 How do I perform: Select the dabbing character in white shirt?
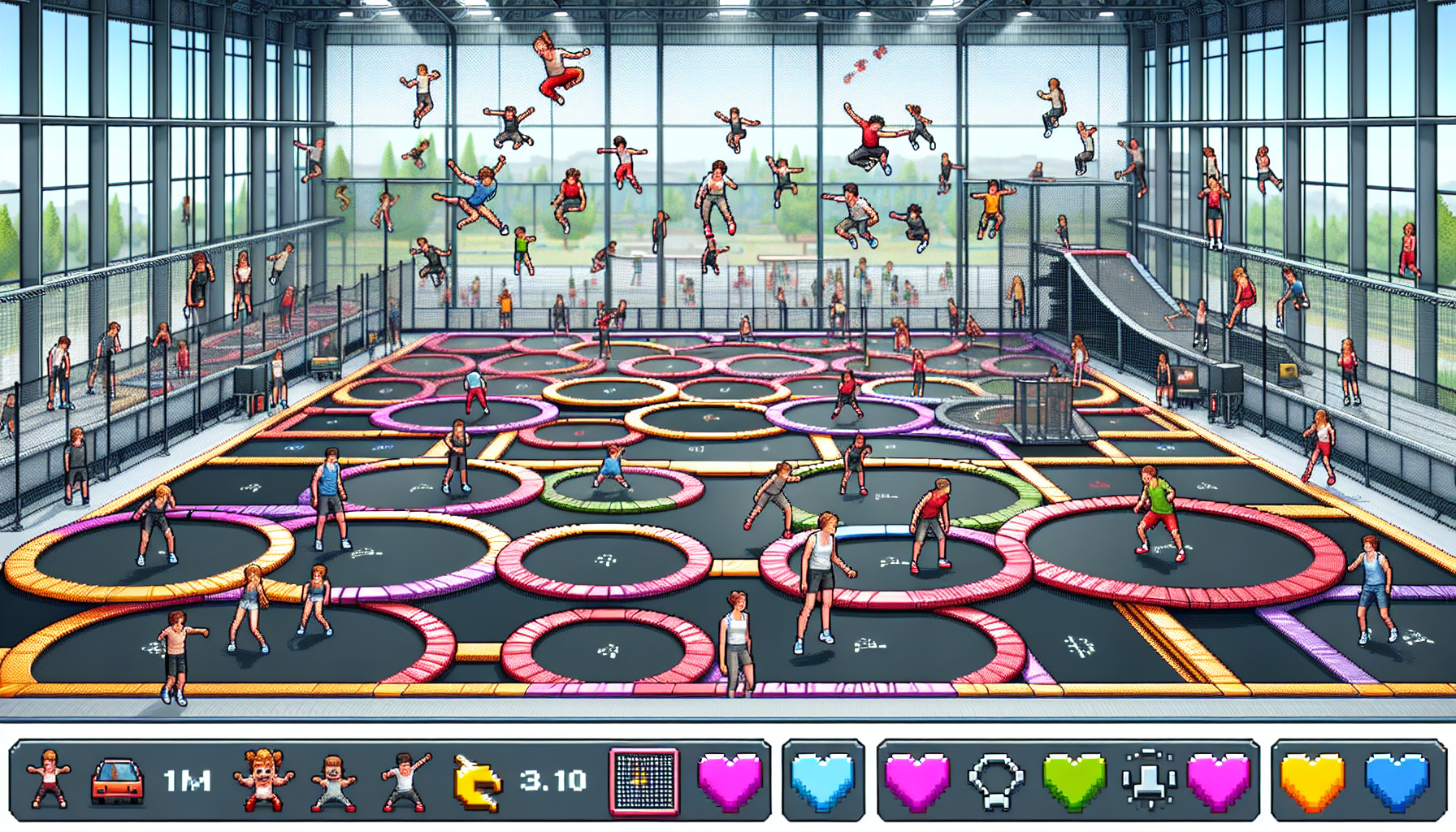(405, 782)
